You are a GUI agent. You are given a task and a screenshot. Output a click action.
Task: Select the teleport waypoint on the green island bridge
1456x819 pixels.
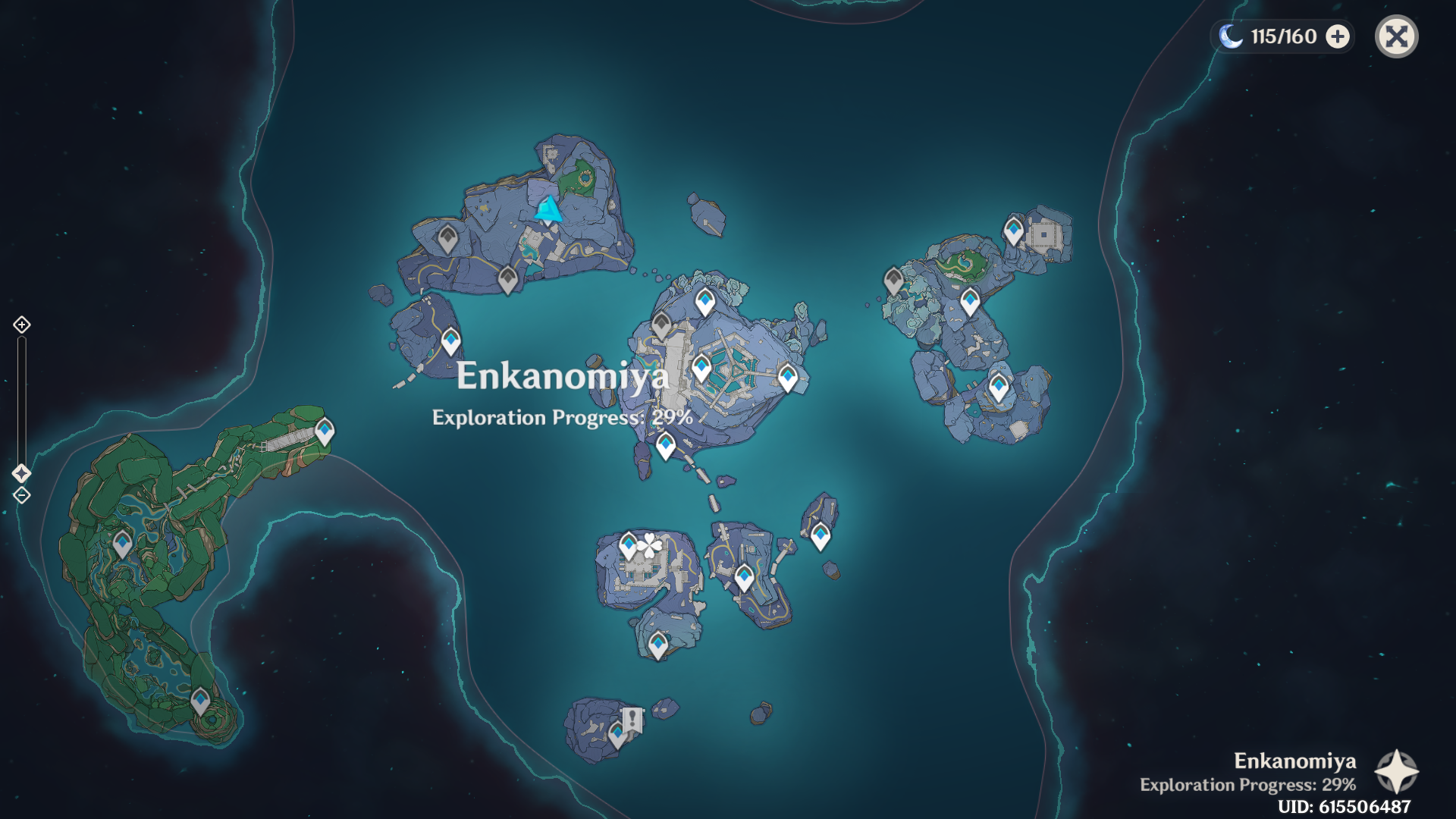[325, 429]
